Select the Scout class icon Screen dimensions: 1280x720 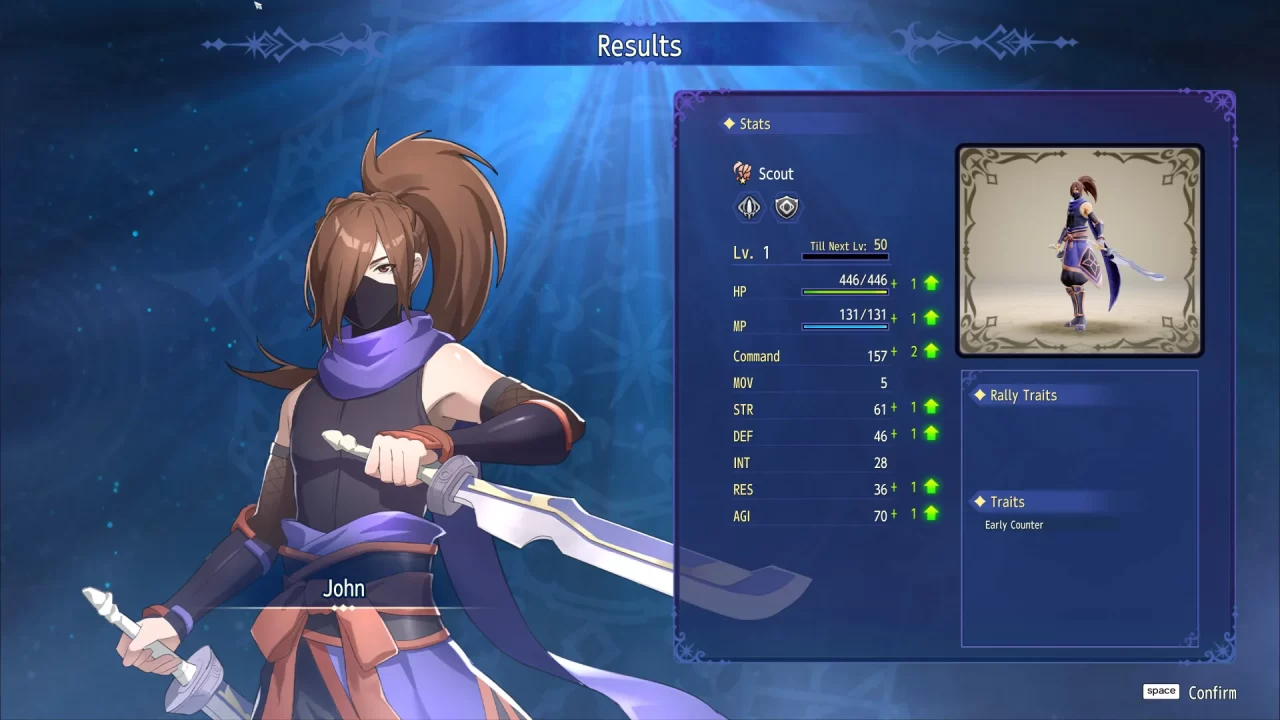(742, 172)
